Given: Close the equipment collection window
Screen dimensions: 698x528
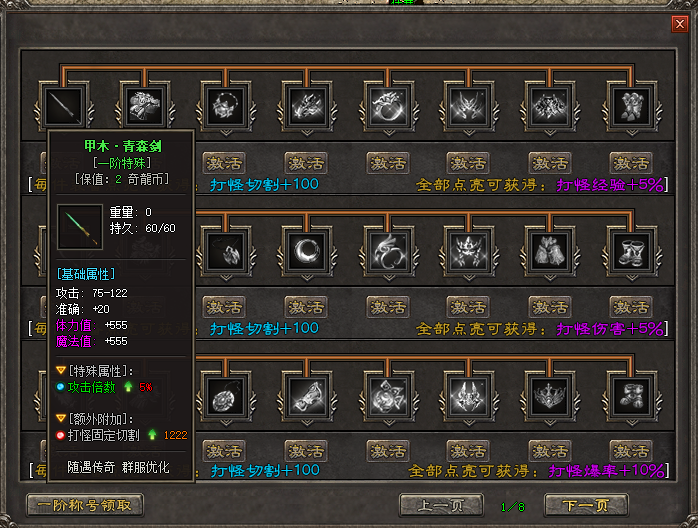Looking at the screenshot, I should (x=680, y=25).
